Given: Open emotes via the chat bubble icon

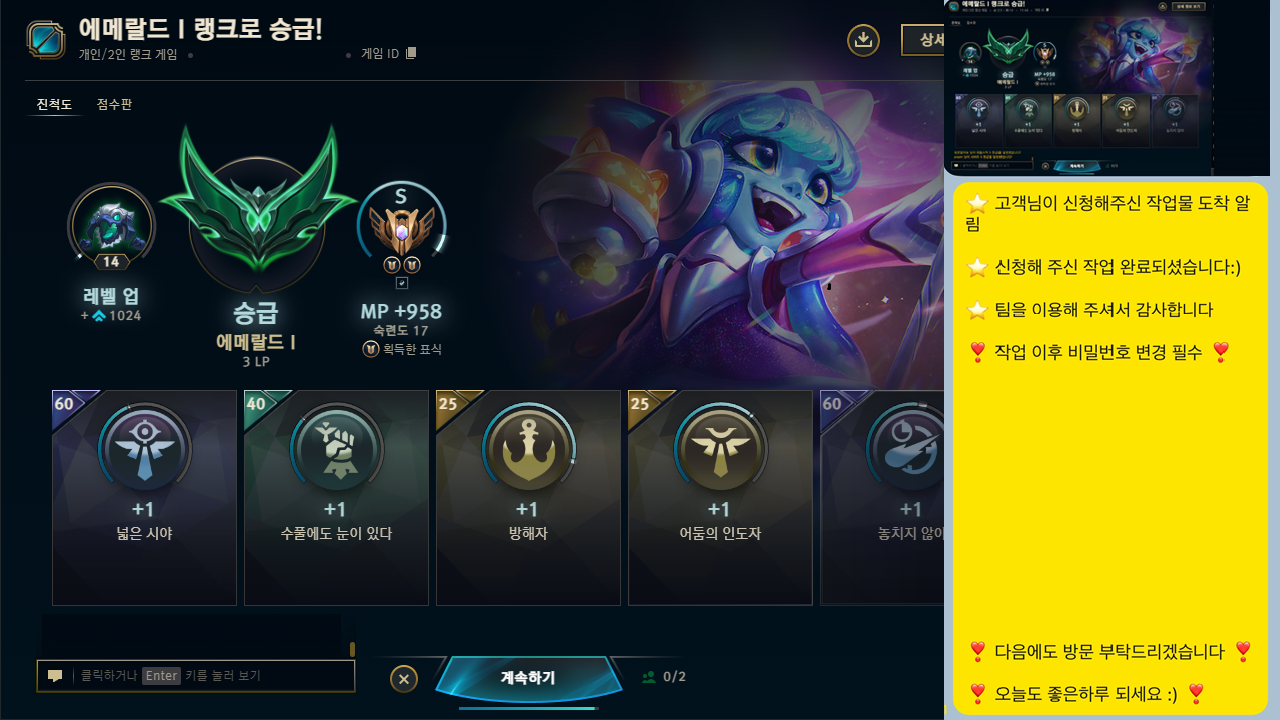Looking at the screenshot, I should [54, 675].
